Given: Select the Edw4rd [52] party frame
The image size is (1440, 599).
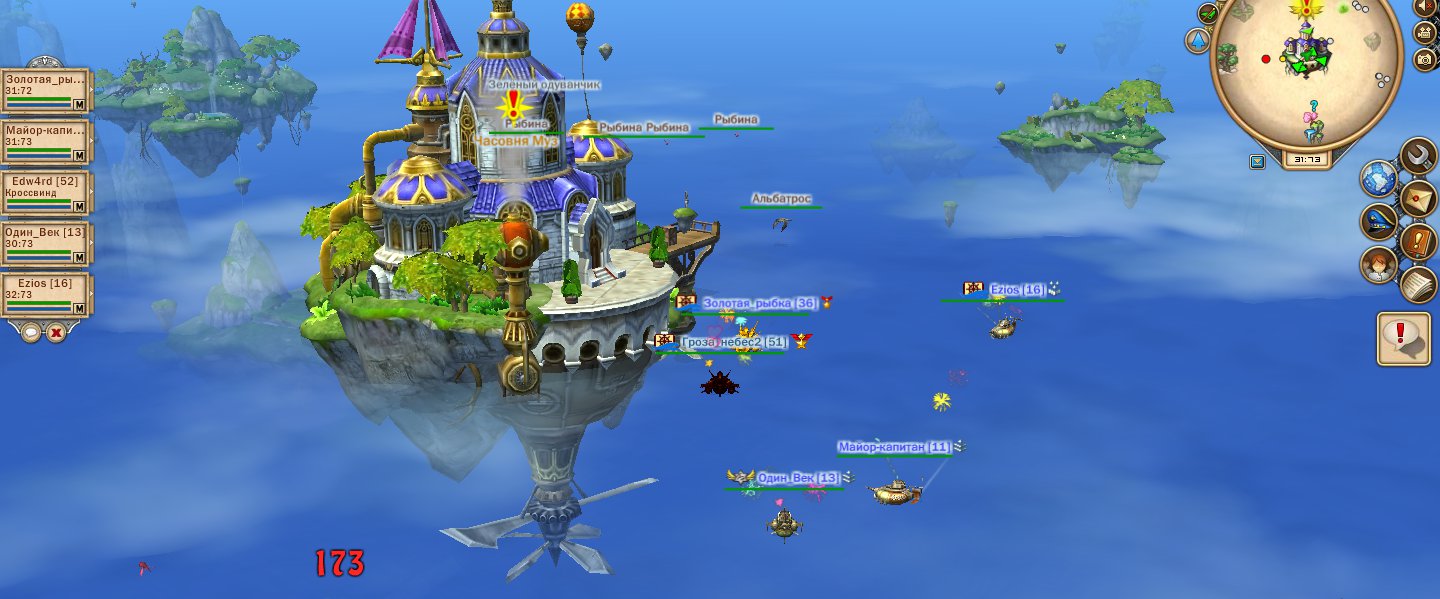Looking at the screenshot, I should 46,192.
